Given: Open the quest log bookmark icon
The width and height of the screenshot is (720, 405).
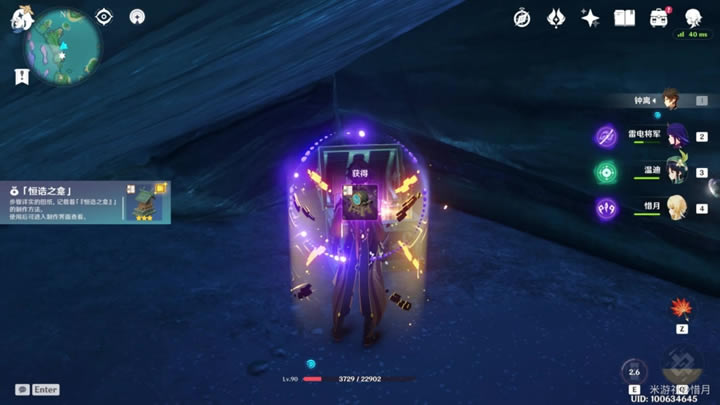Looking at the screenshot, I should click(21, 76).
